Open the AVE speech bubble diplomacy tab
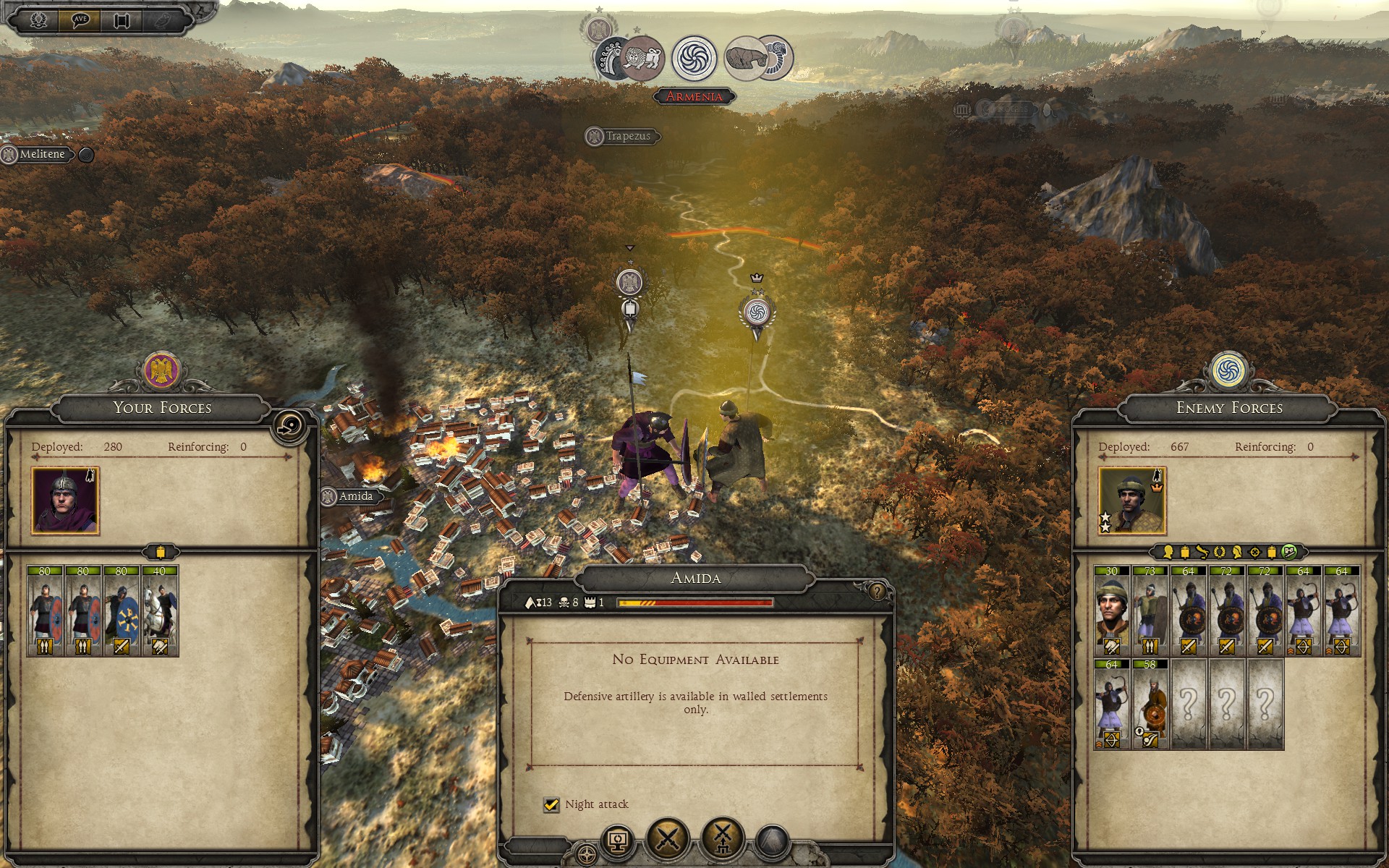This screenshot has height=868, width=1389. [x=80, y=20]
